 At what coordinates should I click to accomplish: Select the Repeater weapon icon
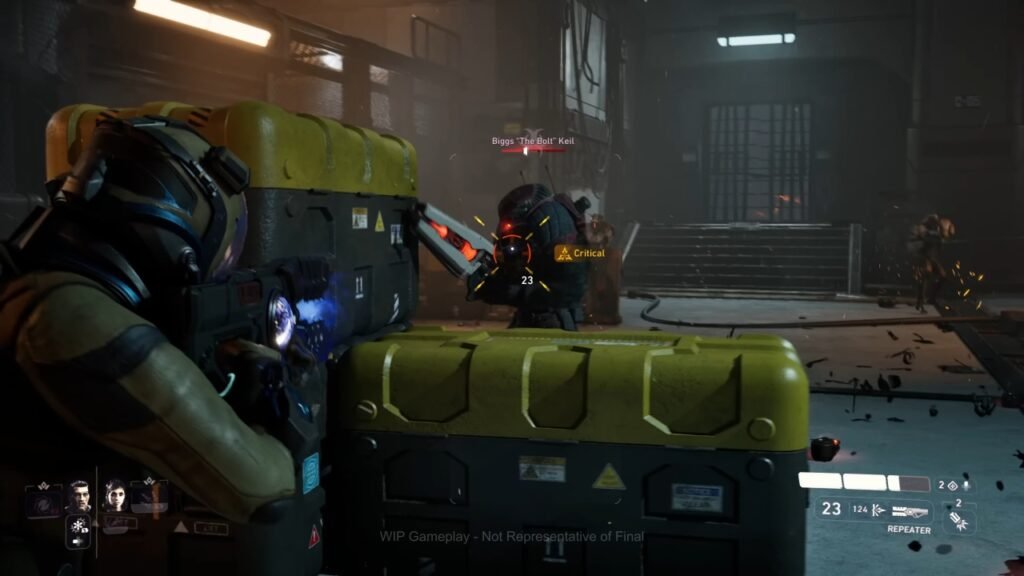(x=908, y=511)
